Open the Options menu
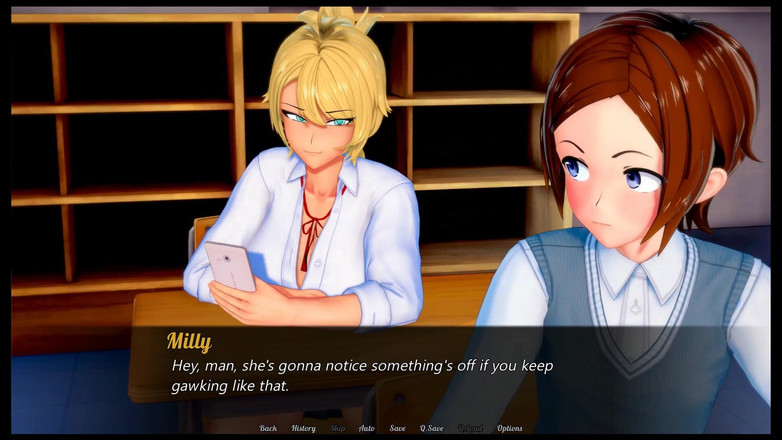The height and width of the screenshot is (440, 782). [x=510, y=428]
